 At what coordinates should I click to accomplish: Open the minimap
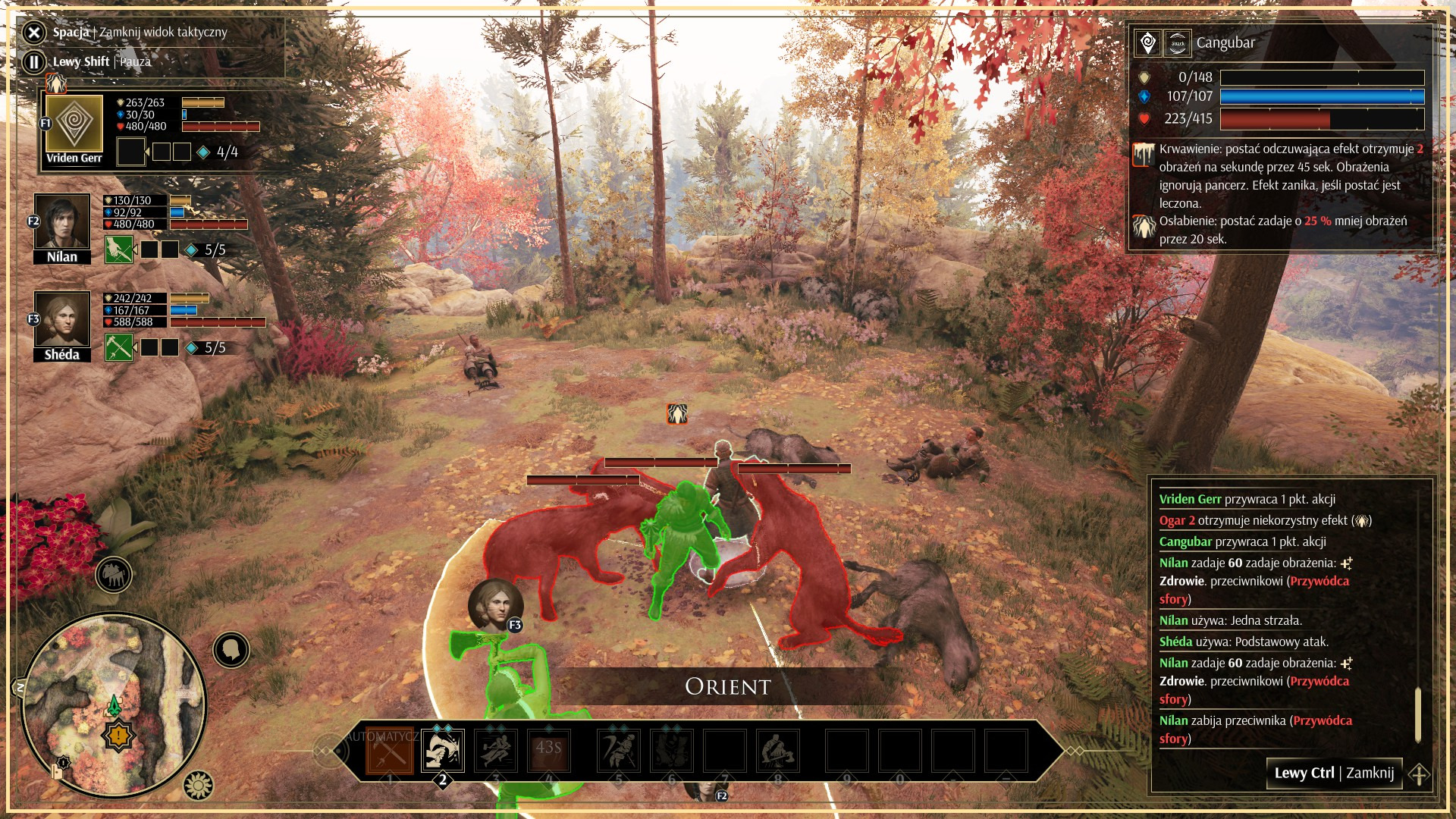pos(114,705)
